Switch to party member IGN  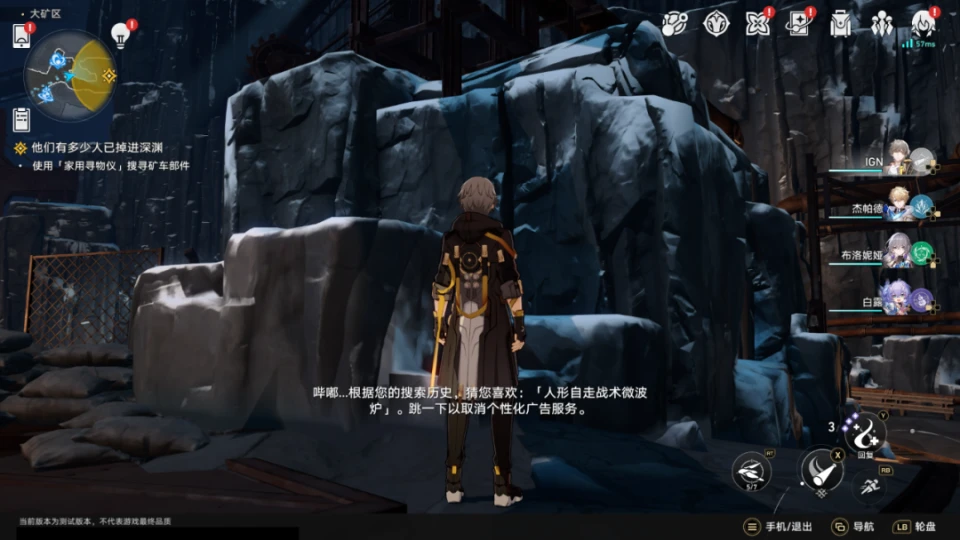(895, 159)
